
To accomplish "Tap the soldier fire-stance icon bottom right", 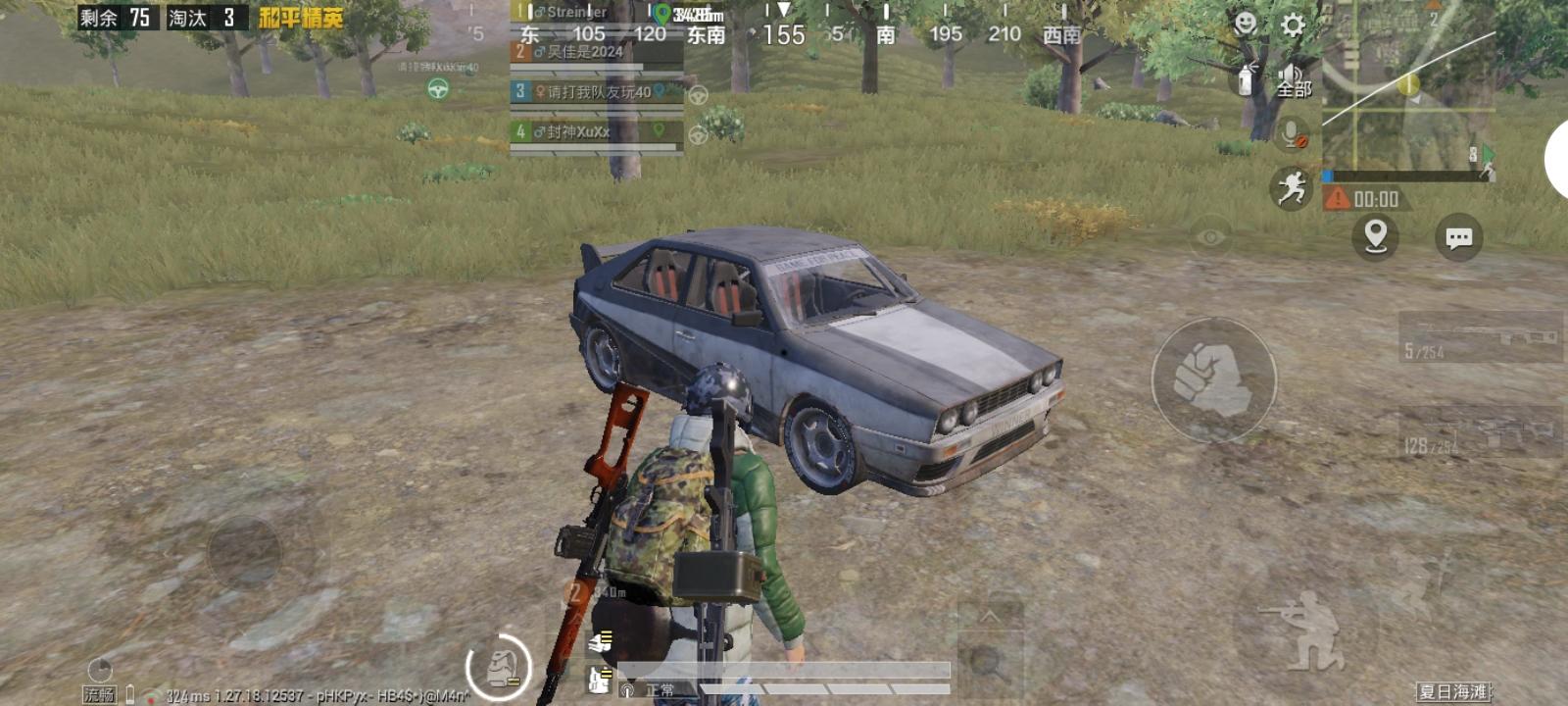I will [1305, 632].
